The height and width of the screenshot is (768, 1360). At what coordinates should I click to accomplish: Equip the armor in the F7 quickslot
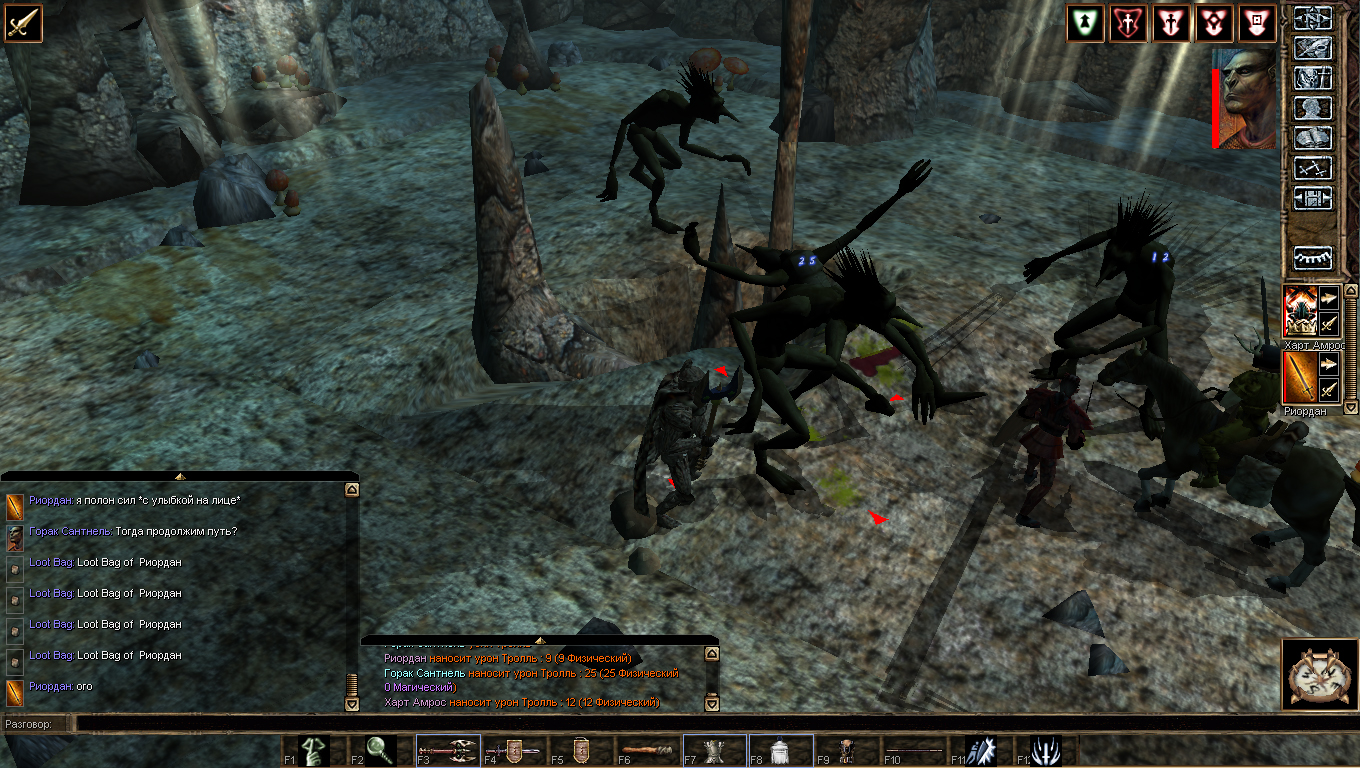(x=714, y=751)
